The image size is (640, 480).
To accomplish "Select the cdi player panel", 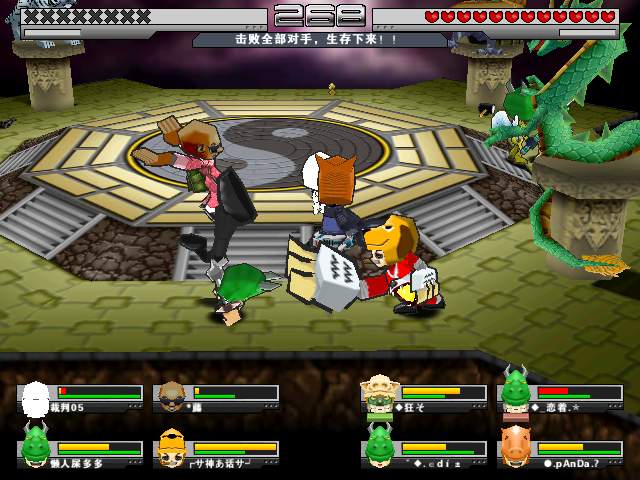I will 425,453.
